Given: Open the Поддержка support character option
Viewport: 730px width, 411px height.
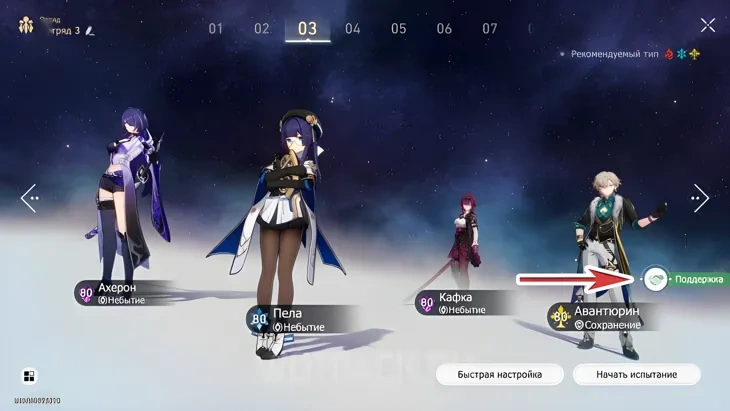Looking at the screenshot, I should coord(657,279).
